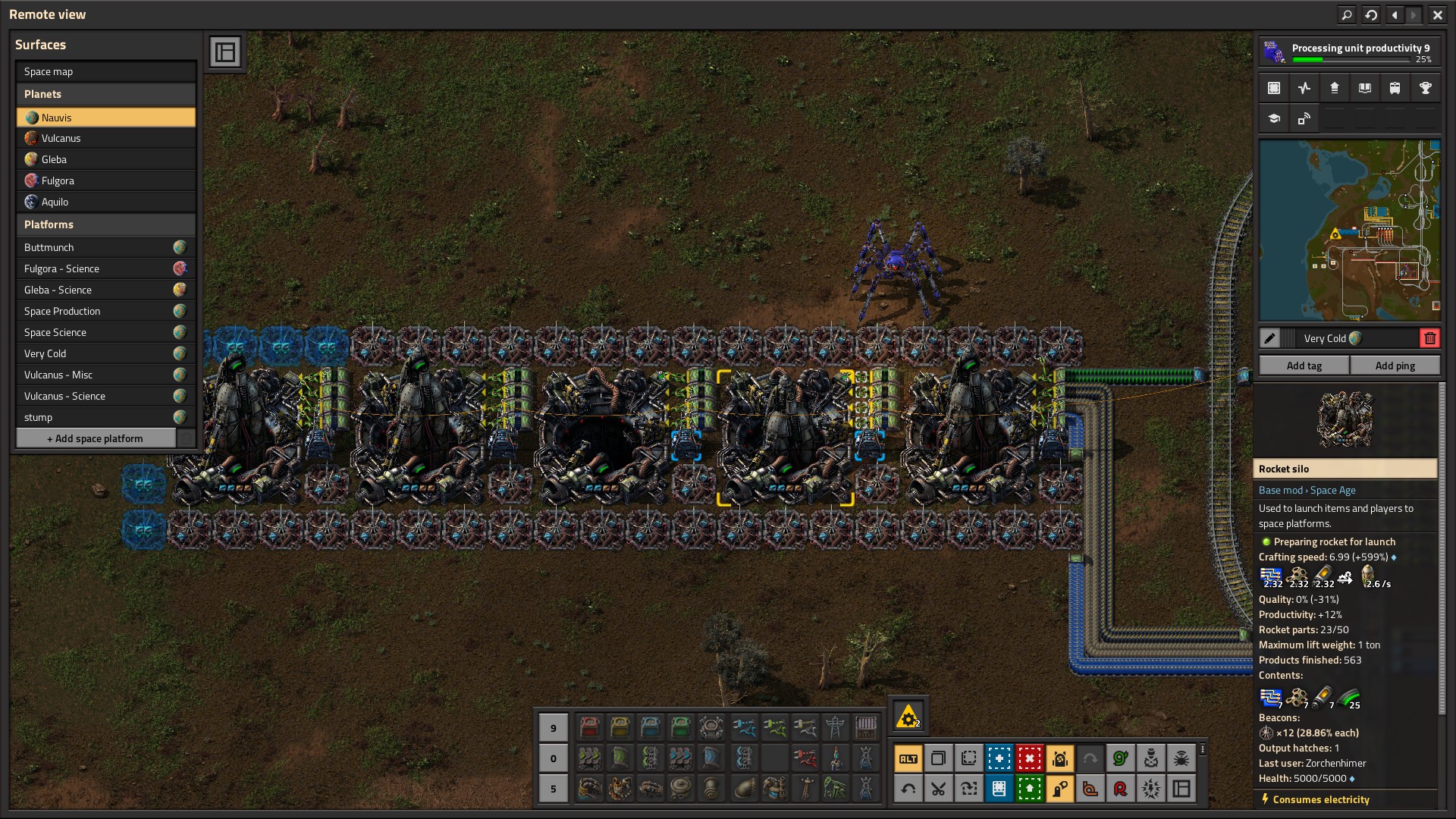Delete the Very Cold pin with trash button
The height and width of the screenshot is (819, 1456).
pos(1429,338)
